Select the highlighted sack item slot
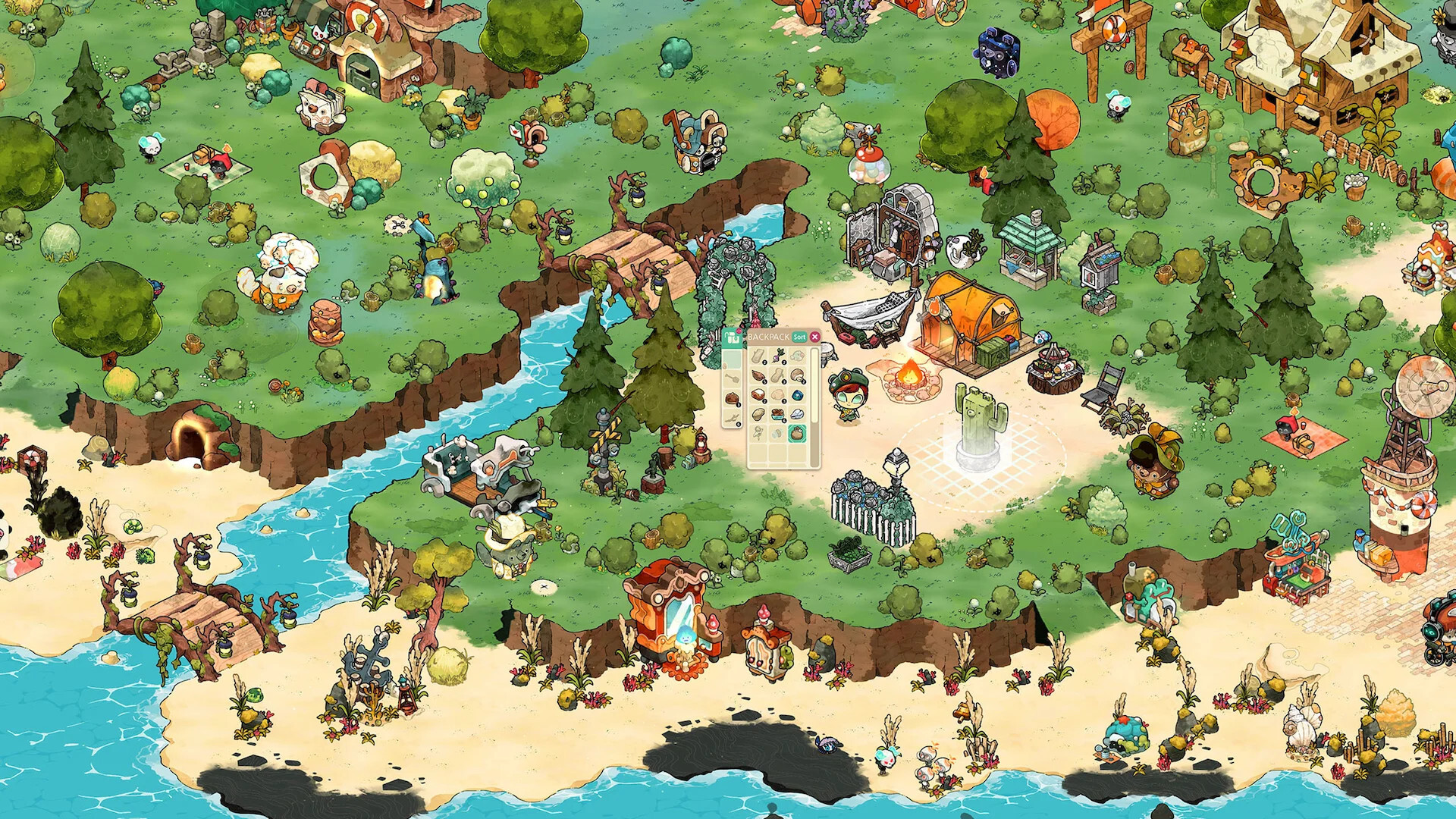The height and width of the screenshot is (819, 1456). coord(797,434)
